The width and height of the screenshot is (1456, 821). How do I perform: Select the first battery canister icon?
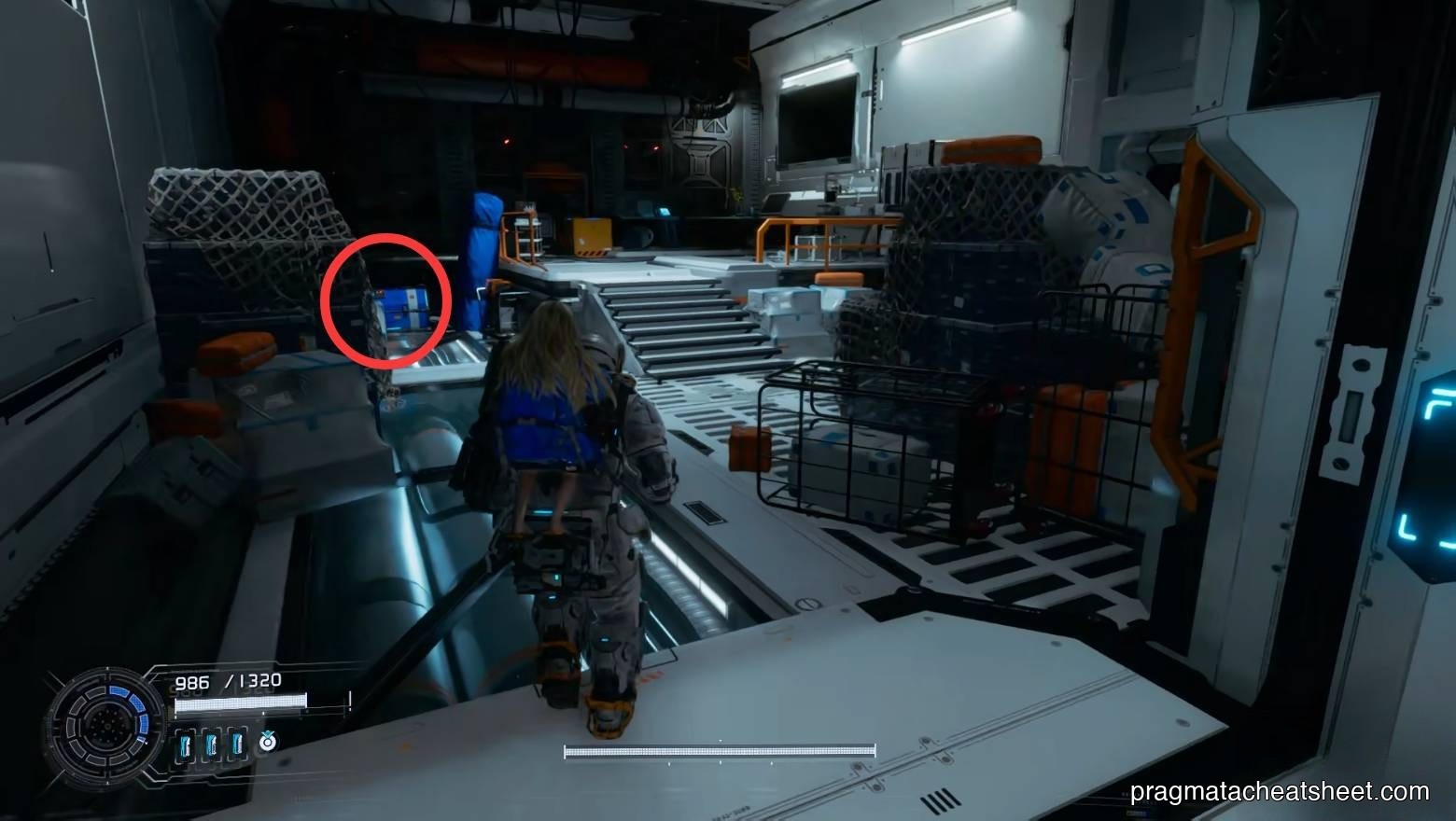186,744
